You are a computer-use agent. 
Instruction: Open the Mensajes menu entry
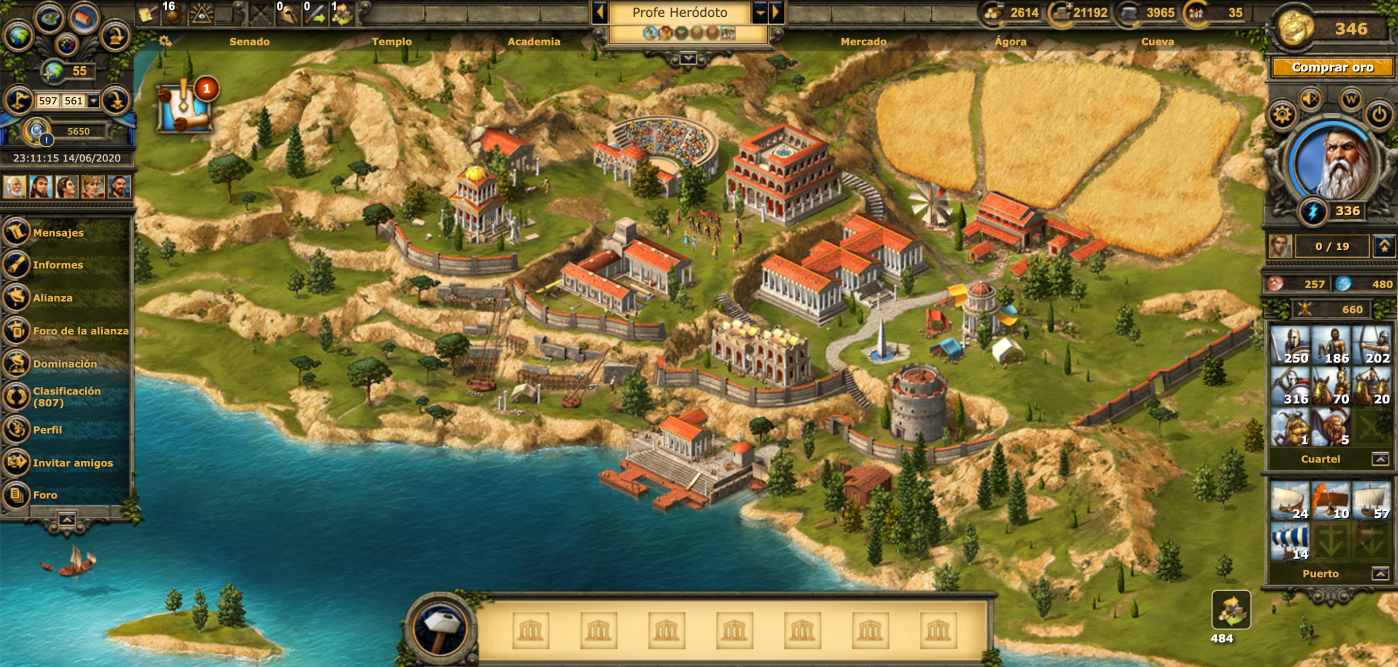tap(58, 233)
